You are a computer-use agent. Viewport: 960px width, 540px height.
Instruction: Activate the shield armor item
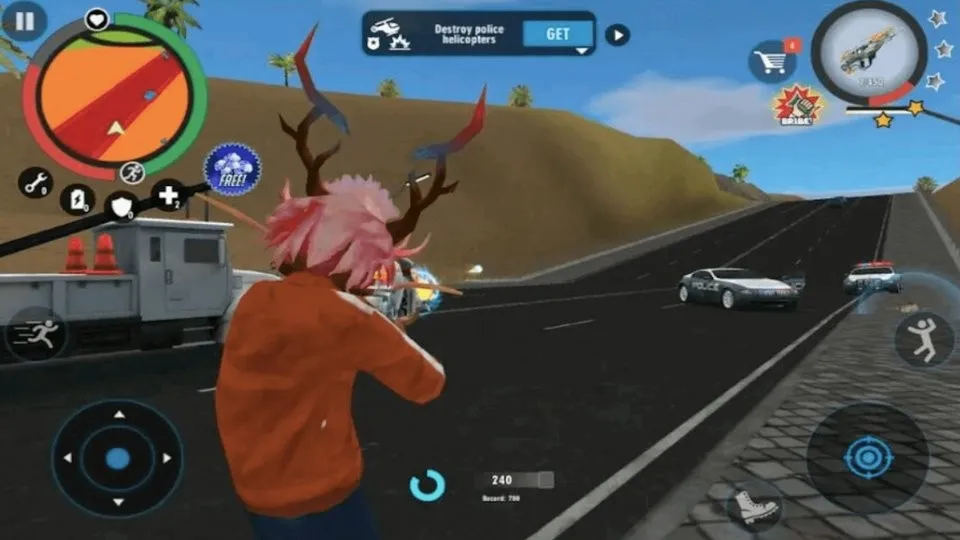(122, 206)
